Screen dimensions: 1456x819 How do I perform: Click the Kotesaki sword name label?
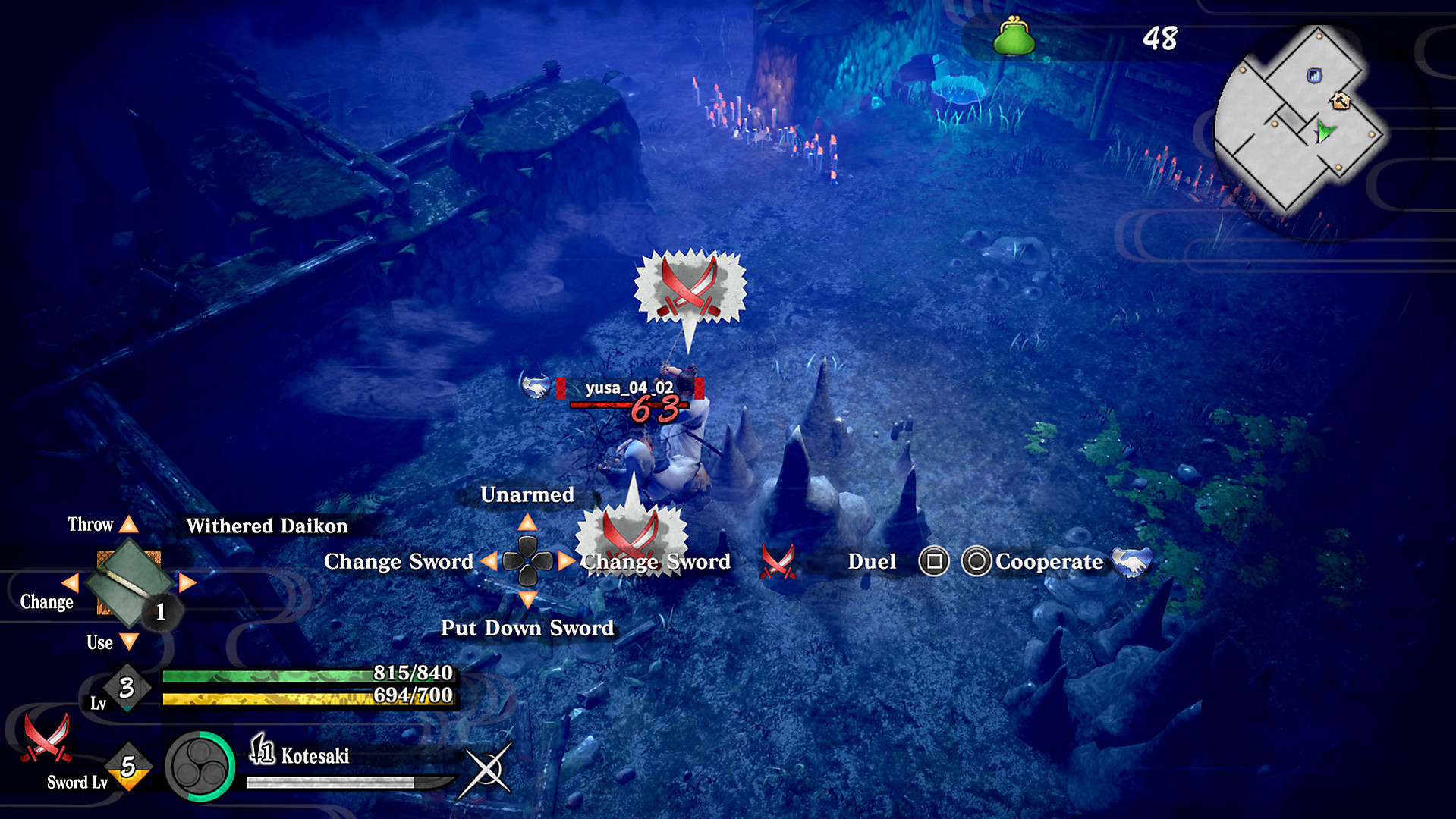[x=316, y=755]
